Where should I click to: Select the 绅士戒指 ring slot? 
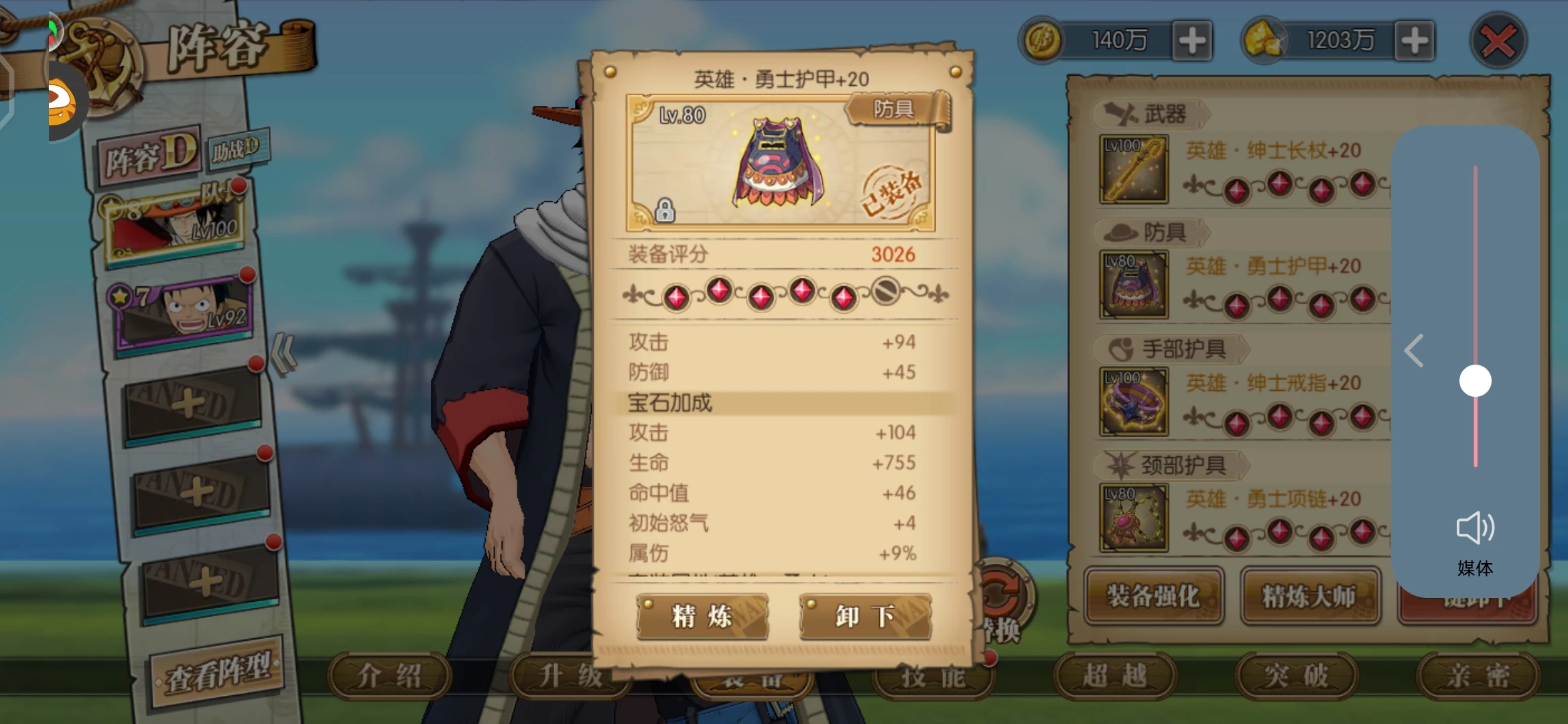(x=1134, y=402)
